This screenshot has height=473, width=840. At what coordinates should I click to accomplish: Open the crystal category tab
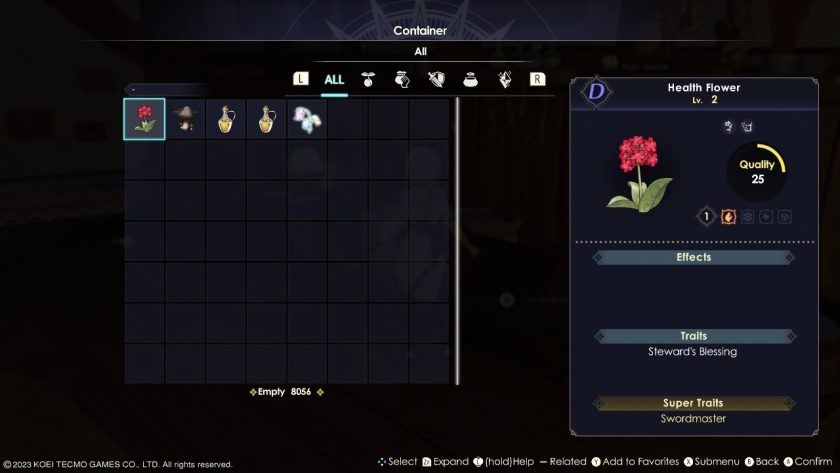(x=505, y=79)
